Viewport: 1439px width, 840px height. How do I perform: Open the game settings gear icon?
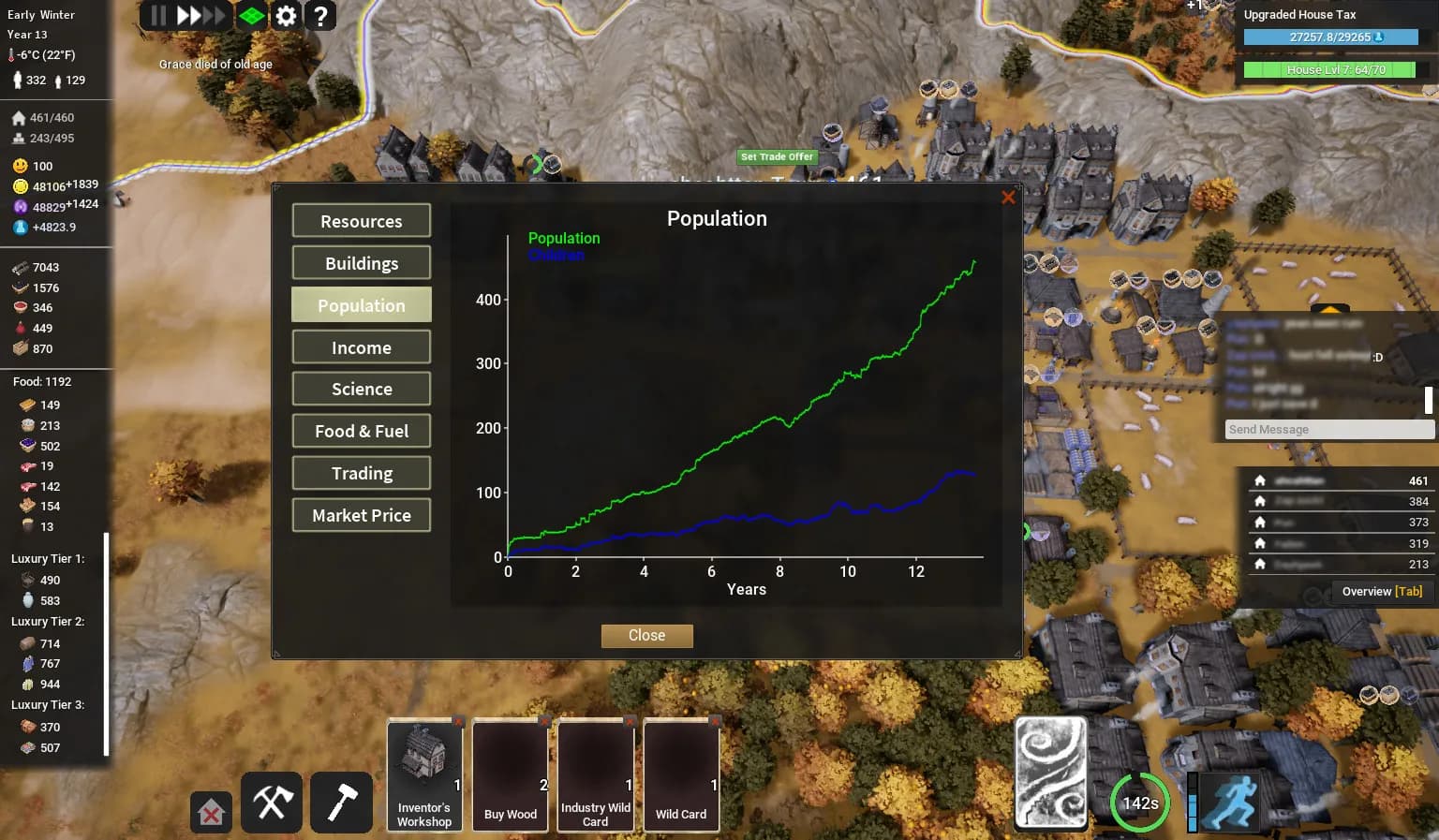tap(286, 16)
